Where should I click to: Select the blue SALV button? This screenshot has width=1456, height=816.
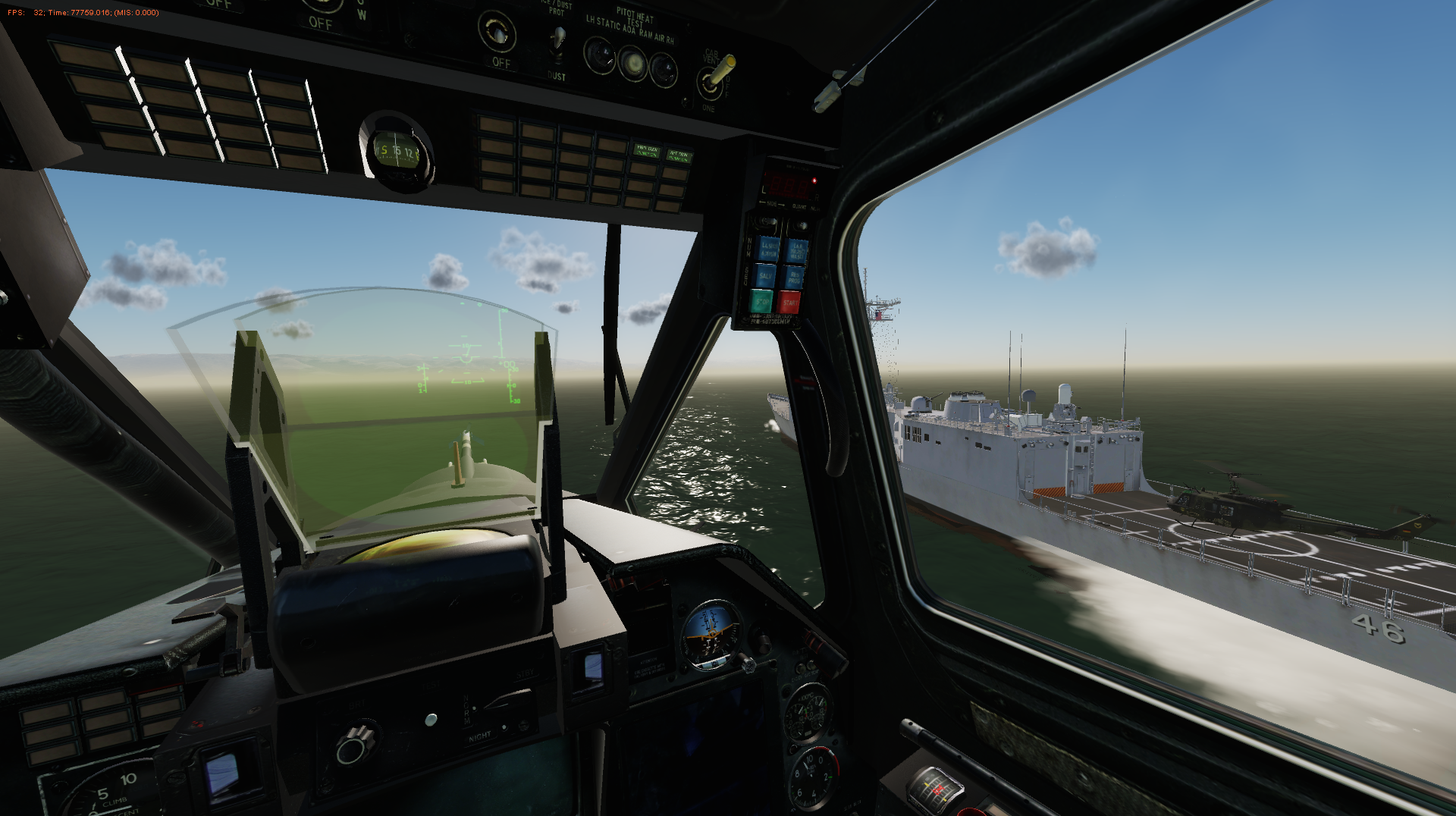(764, 275)
